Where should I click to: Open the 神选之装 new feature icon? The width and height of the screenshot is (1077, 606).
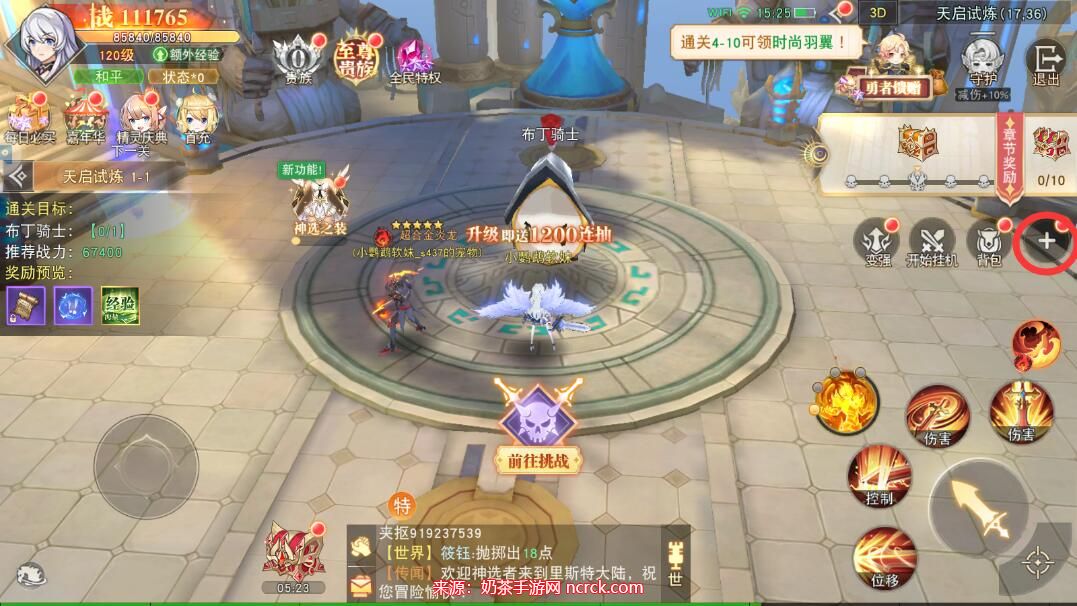coord(318,204)
